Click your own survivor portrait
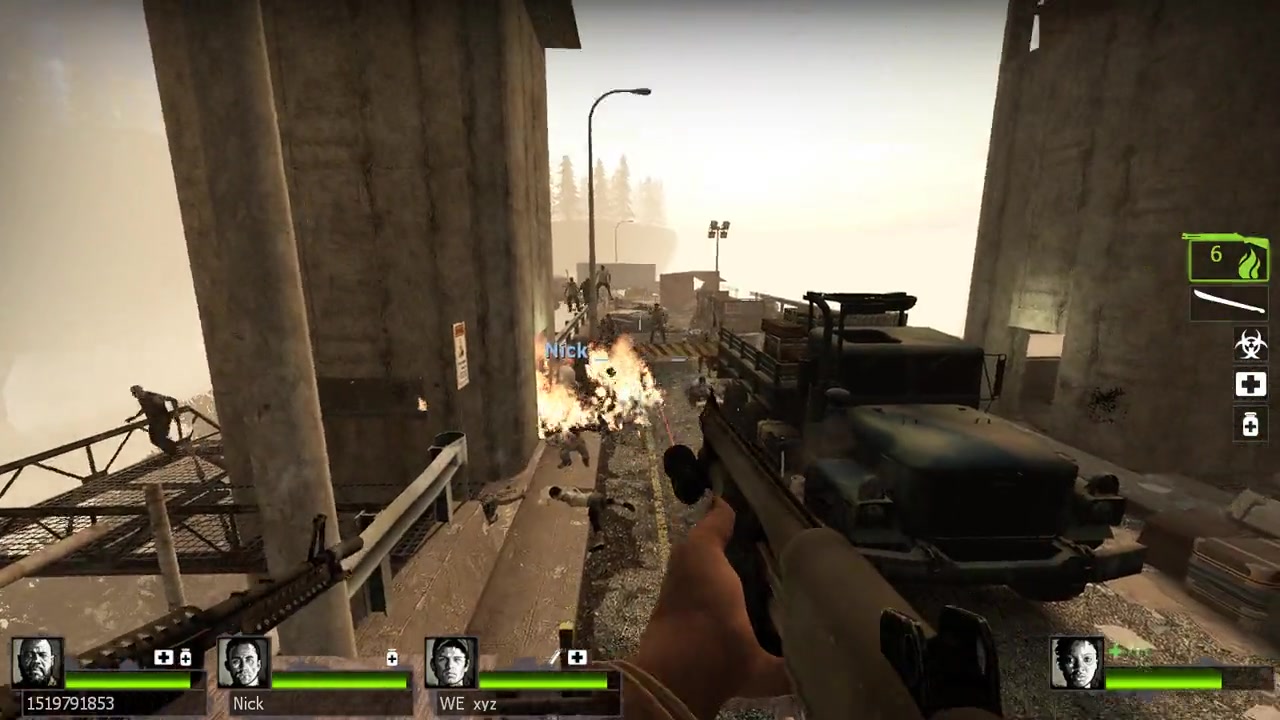Image resolution: width=1280 pixels, height=720 pixels. coord(1077,662)
